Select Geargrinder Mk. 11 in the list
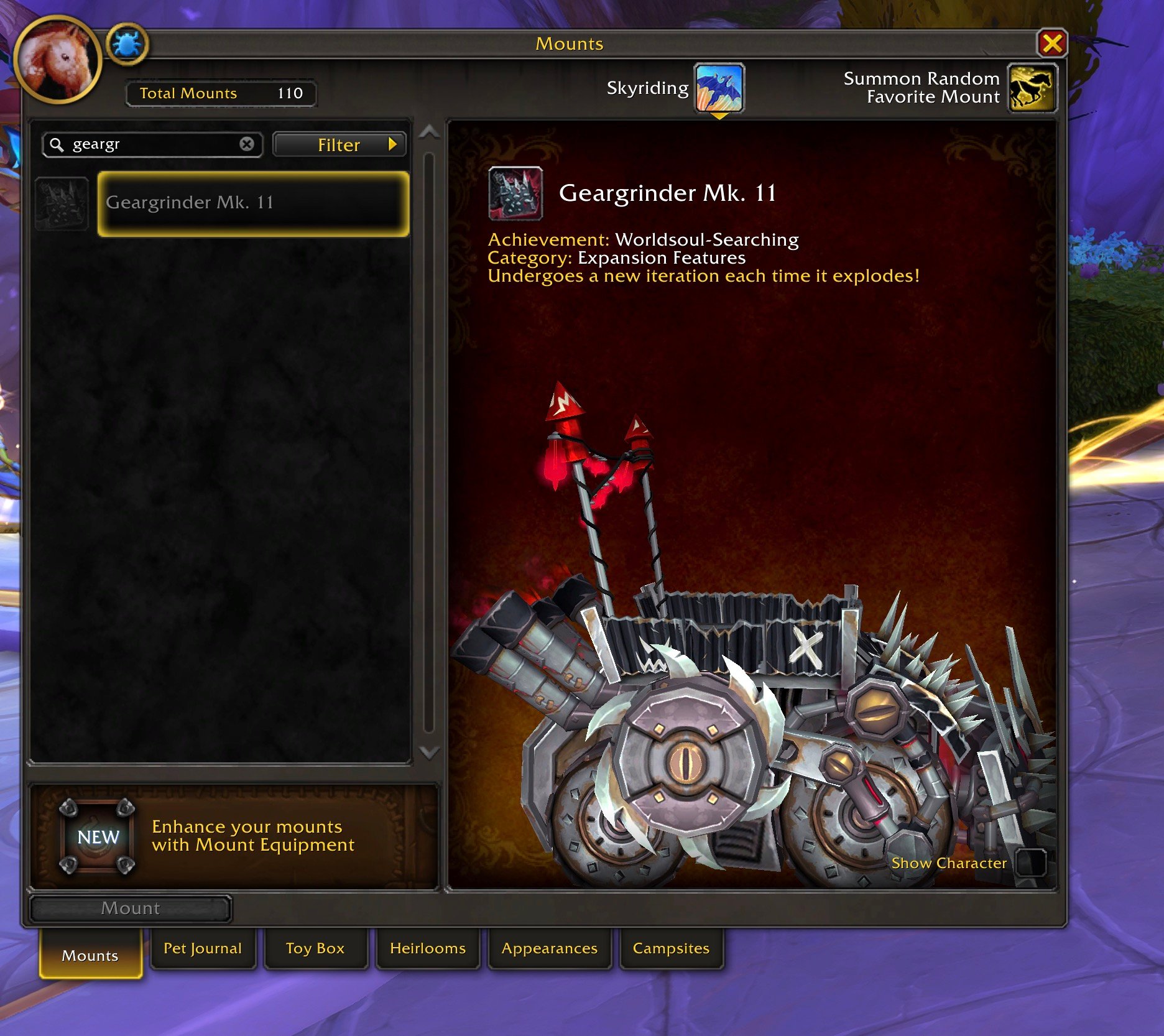1164x1036 pixels. coord(253,203)
